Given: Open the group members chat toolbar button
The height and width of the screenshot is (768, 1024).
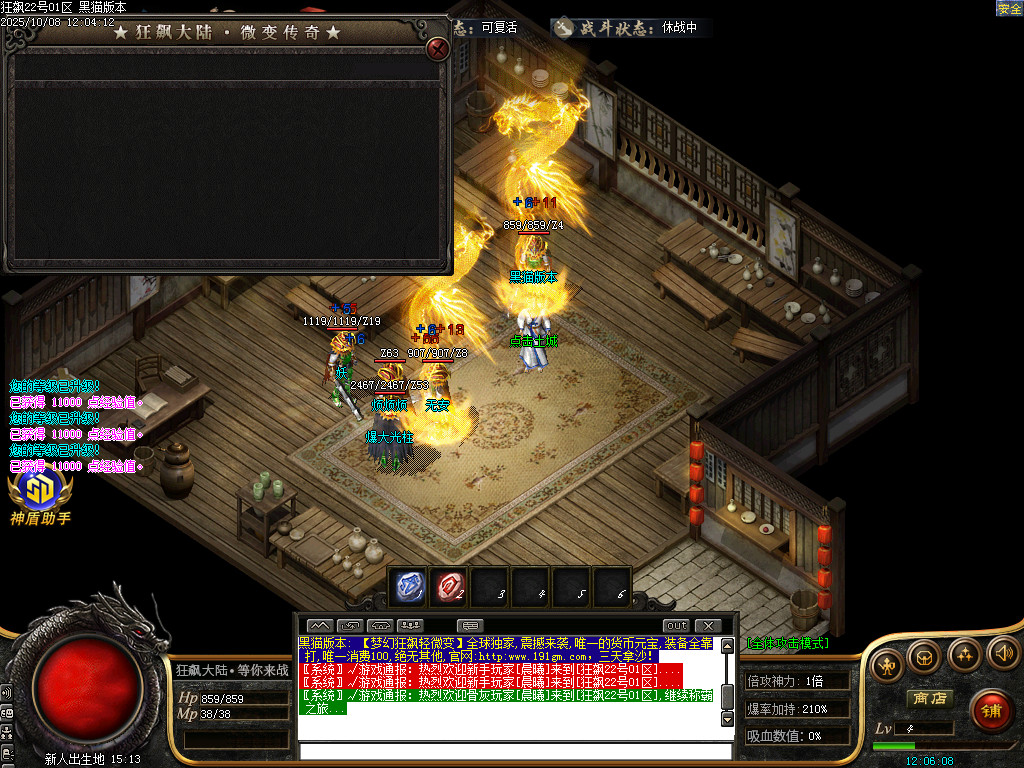Looking at the screenshot, I should tap(410, 626).
